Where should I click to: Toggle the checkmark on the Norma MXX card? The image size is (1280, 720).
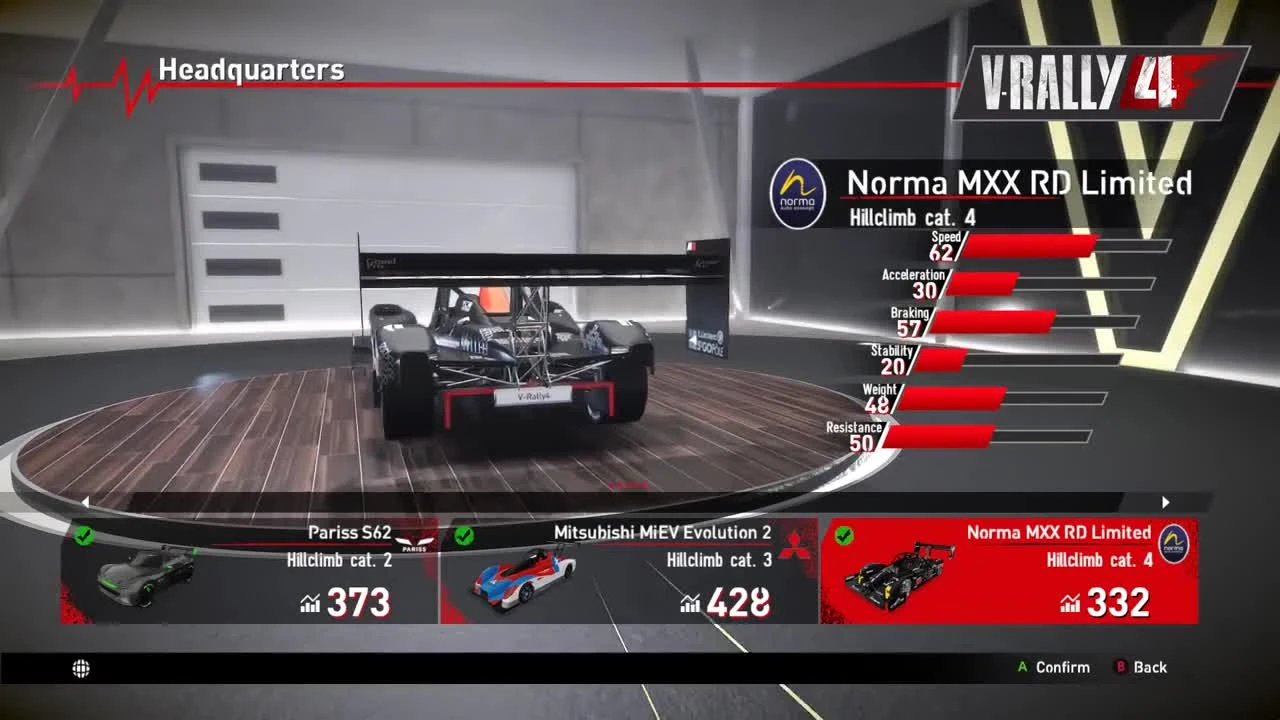pyautogui.click(x=843, y=537)
